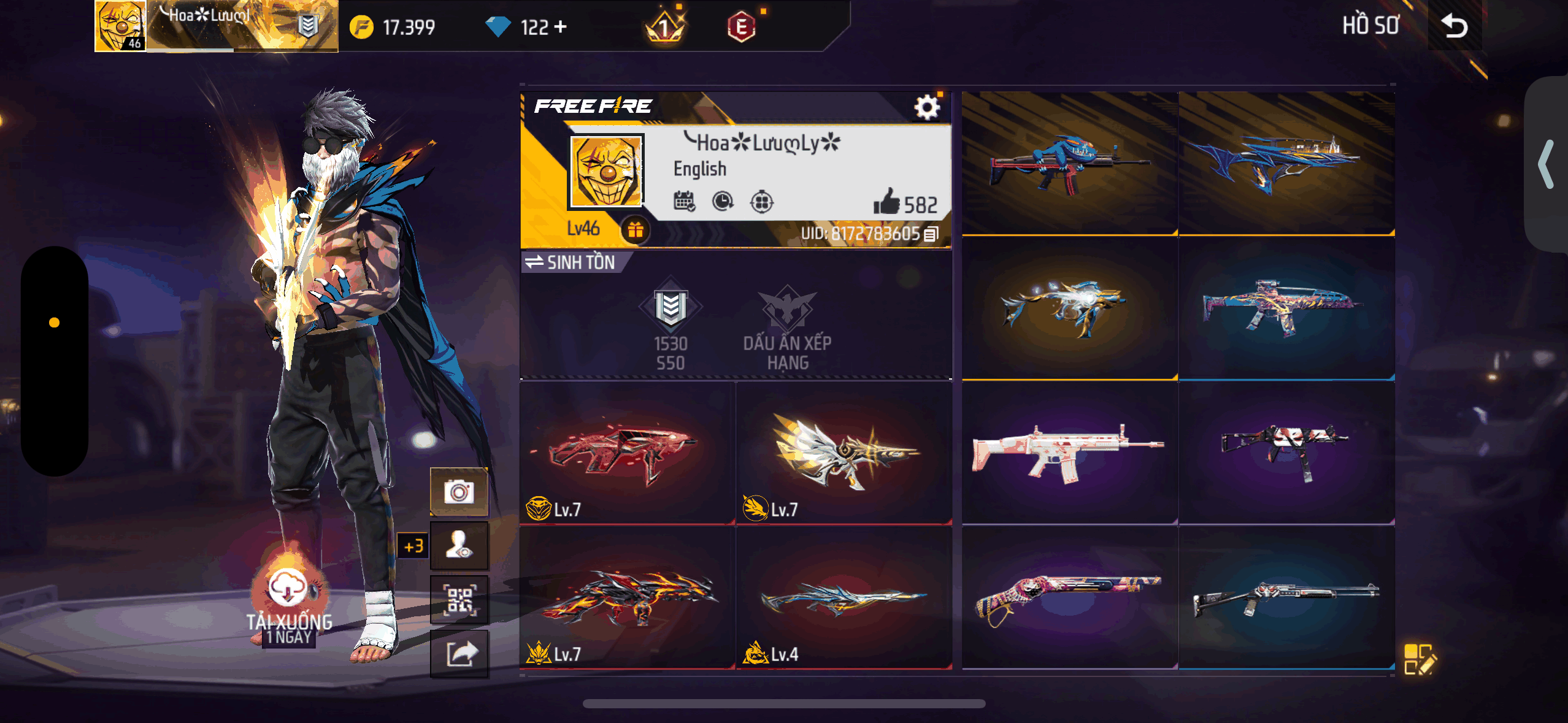Image resolution: width=1568 pixels, height=723 pixels.
Task: Expand the side panel arrow
Action: (1545, 164)
